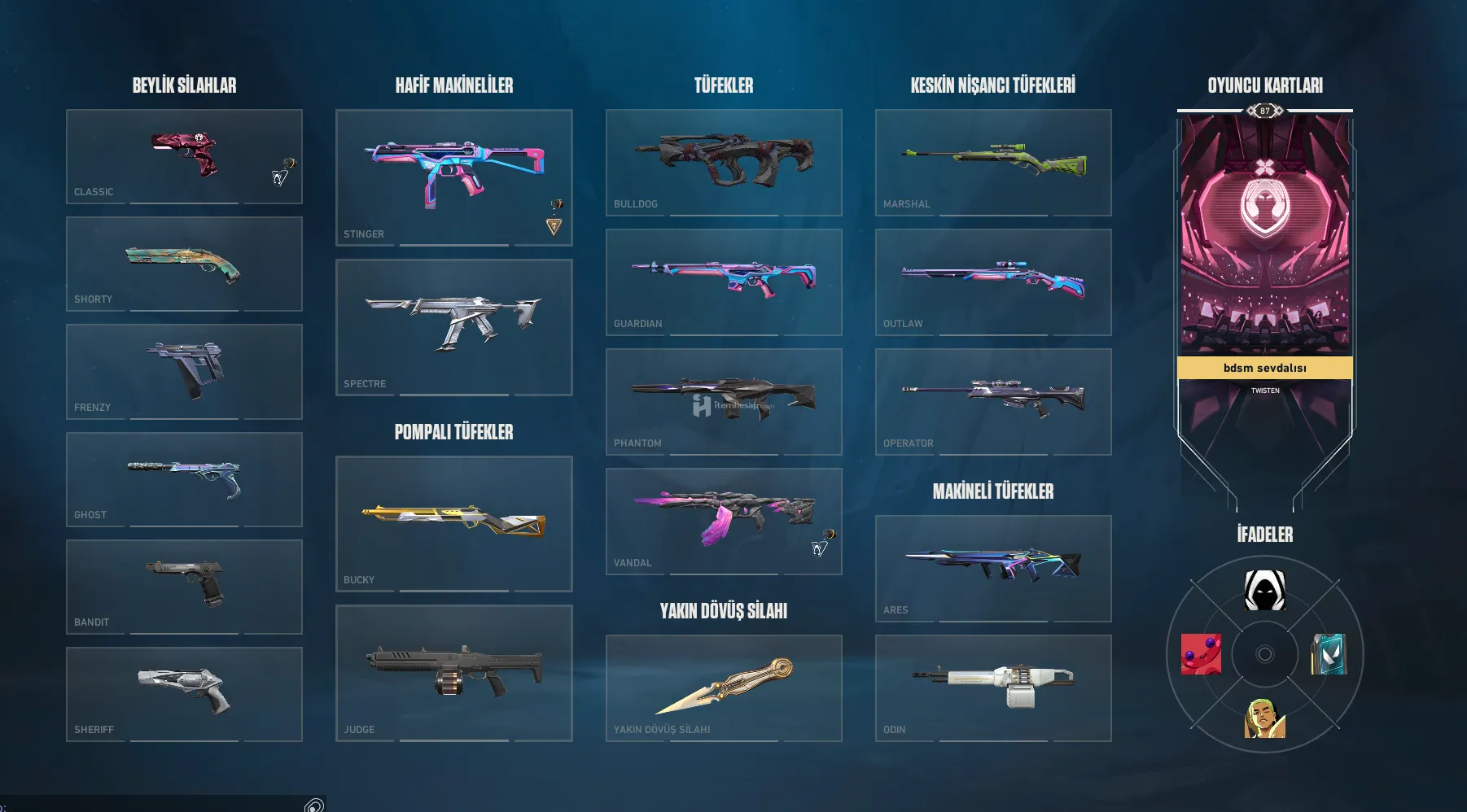Choose the Frenzy pistol slot
Viewport: 1467px width, 812px height.
184,372
